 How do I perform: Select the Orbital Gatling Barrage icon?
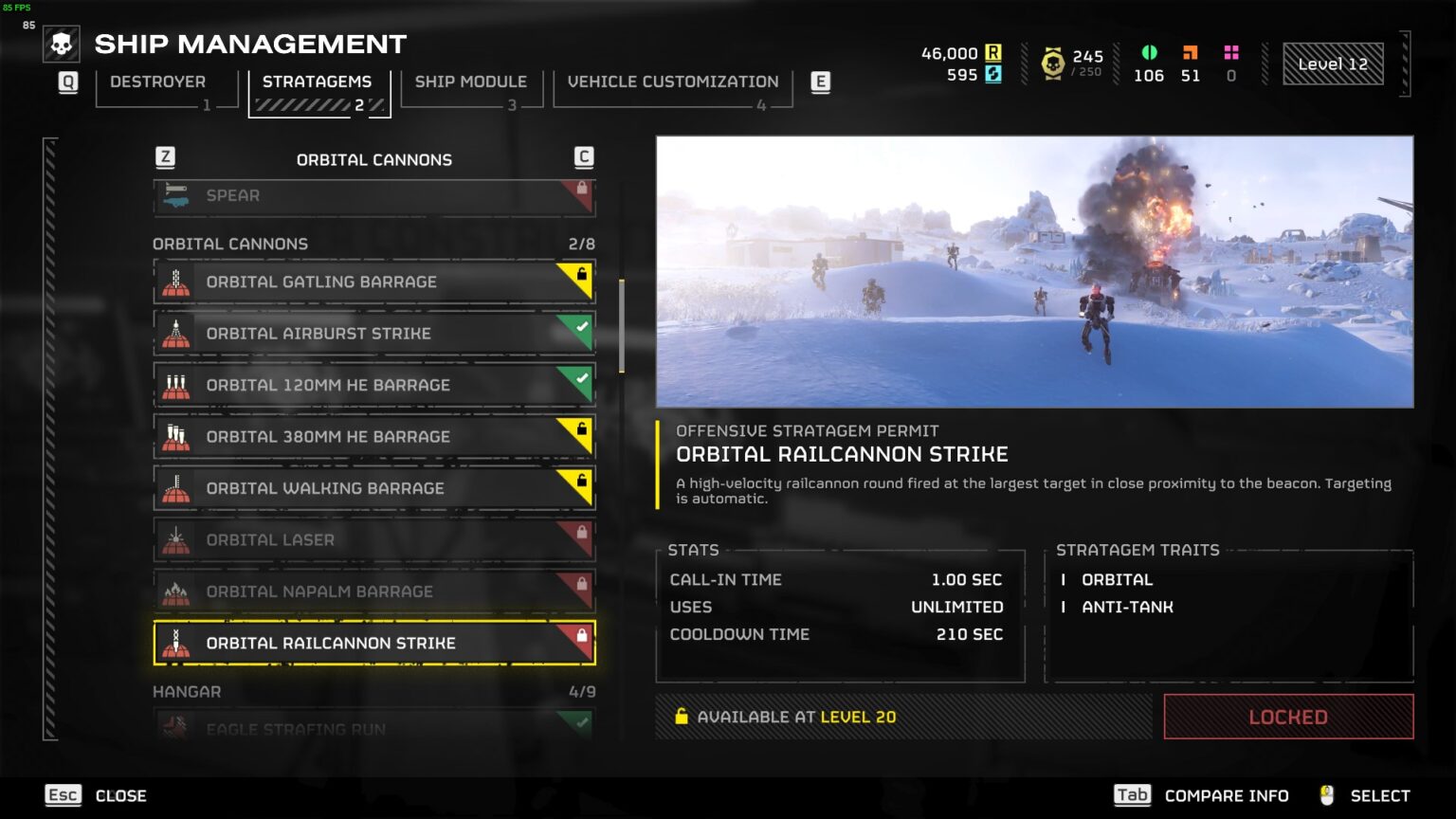pyautogui.click(x=176, y=282)
